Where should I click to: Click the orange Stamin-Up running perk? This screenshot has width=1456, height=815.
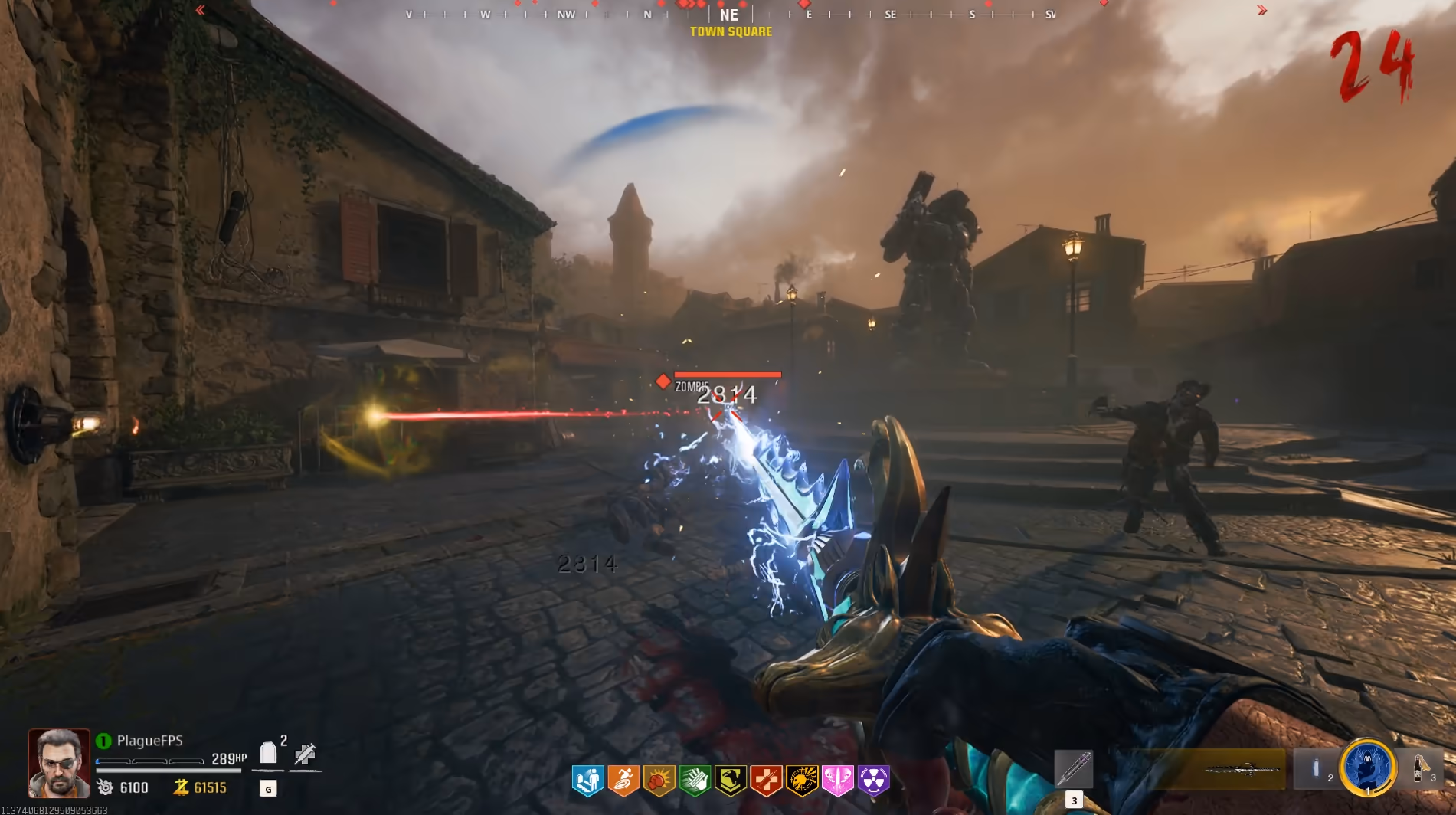pyautogui.click(x=623, y=781)
